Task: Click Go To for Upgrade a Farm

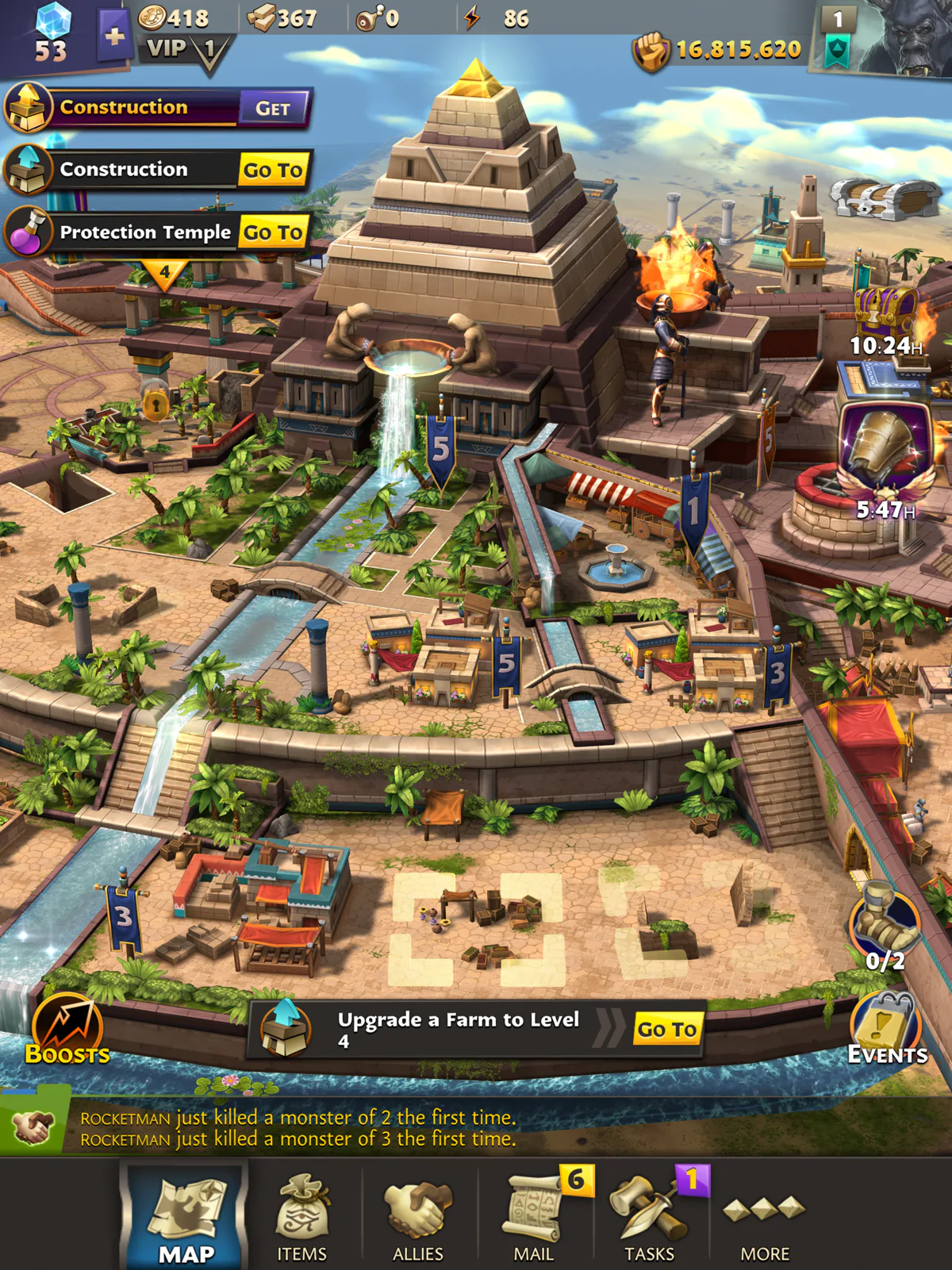Action: coord(667,1029)
